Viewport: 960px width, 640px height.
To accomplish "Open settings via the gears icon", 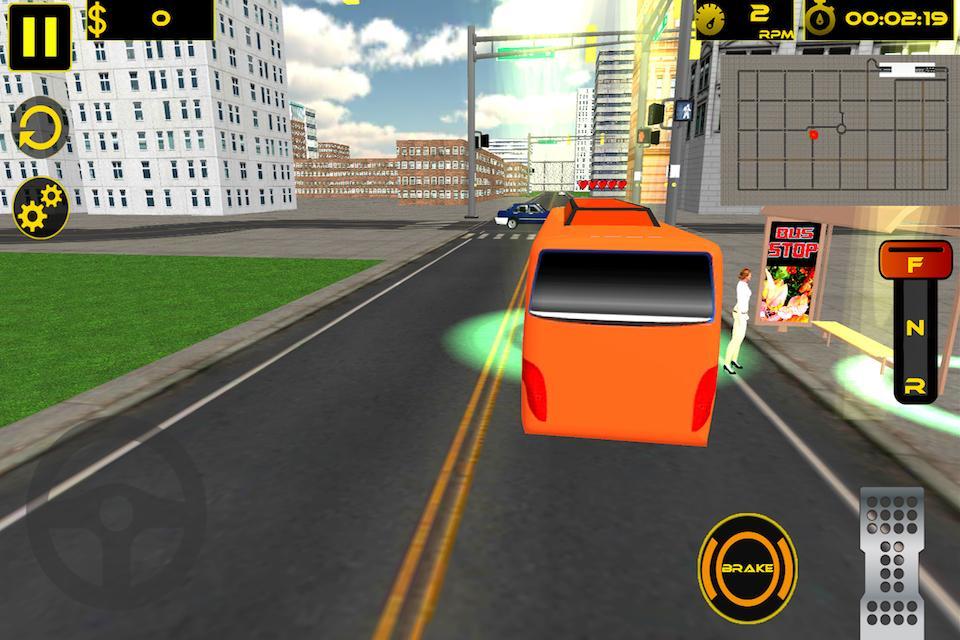I will pos(40,207).
